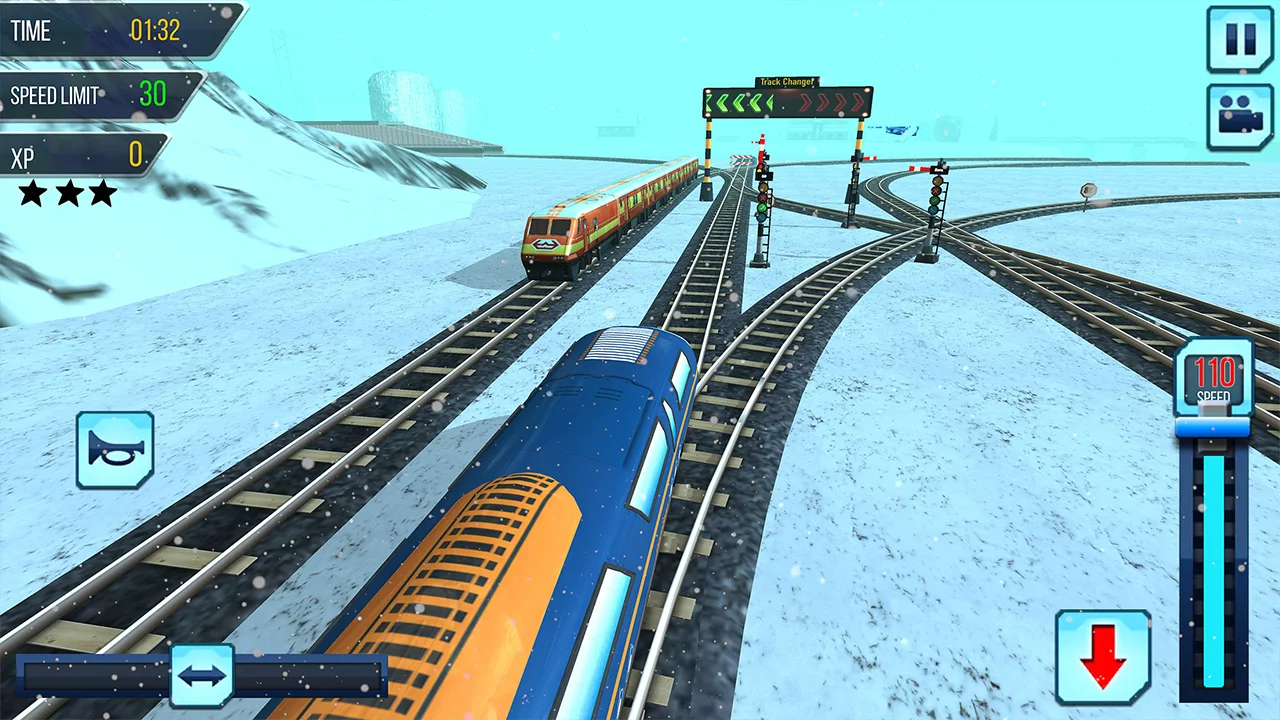
Task: Pause the game
Action: click(1239, 39)
